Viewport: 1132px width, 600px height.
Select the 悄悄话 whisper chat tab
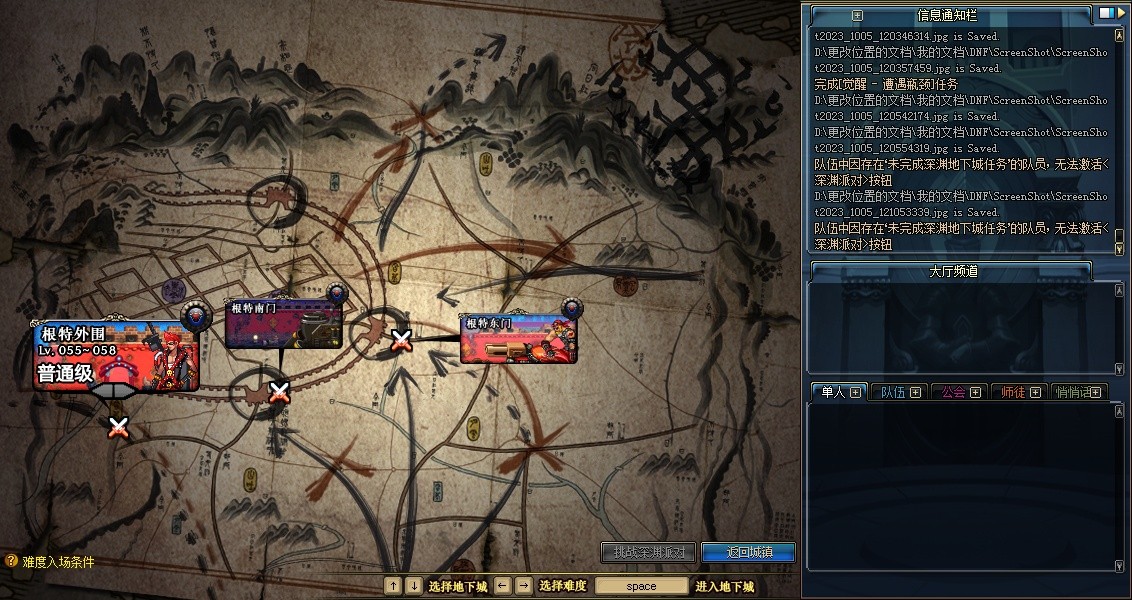[1078, 392]
